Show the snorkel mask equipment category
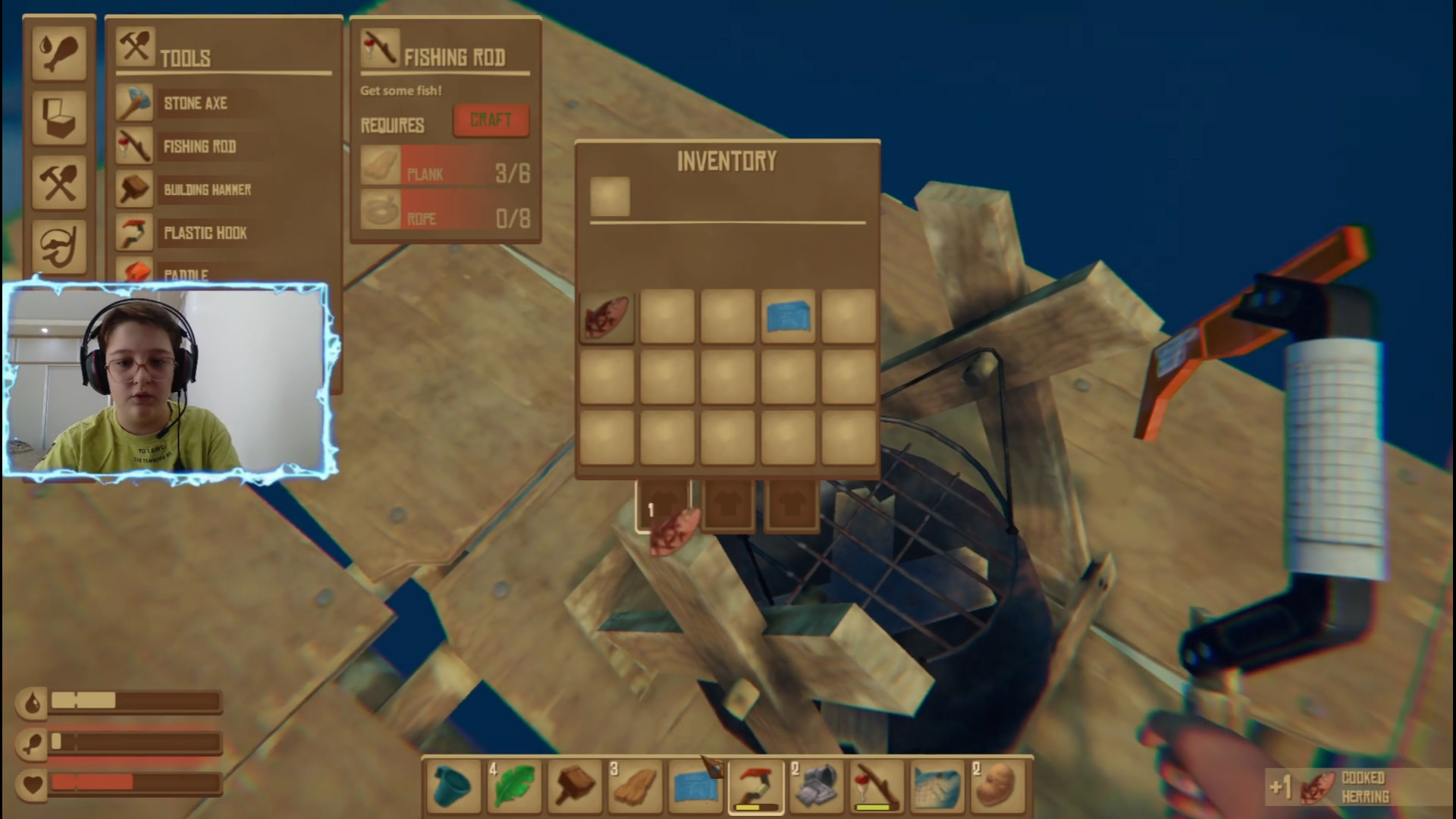The width and height of the screenshot is (1456, 819). click(58, 246)
